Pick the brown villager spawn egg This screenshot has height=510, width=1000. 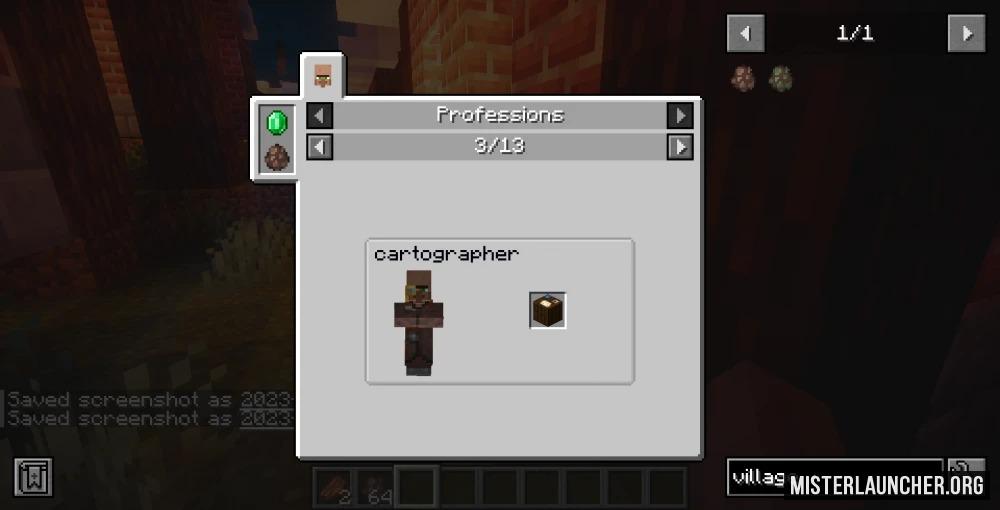click(744, 77)
